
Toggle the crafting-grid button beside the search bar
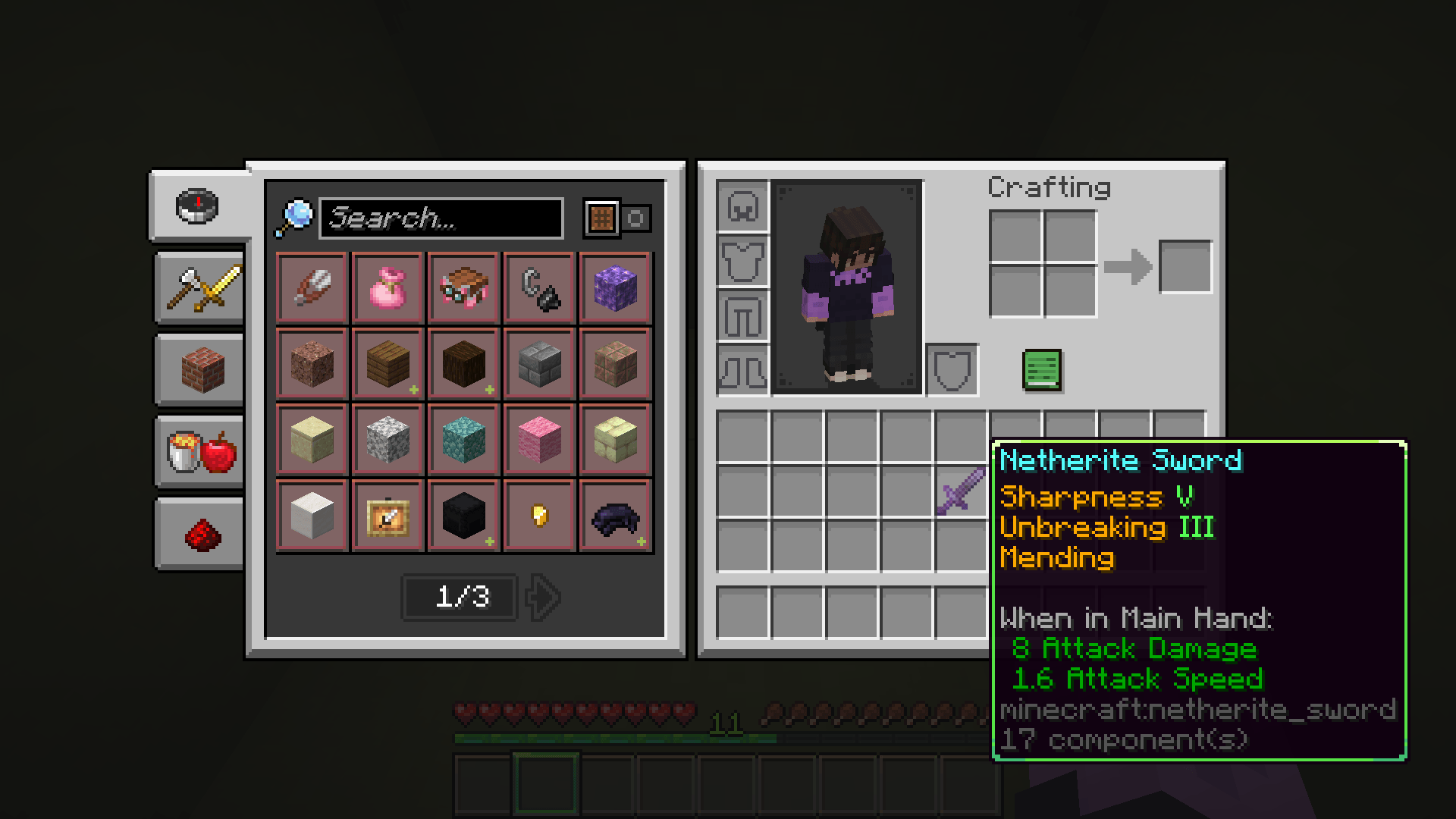(601, 218)
